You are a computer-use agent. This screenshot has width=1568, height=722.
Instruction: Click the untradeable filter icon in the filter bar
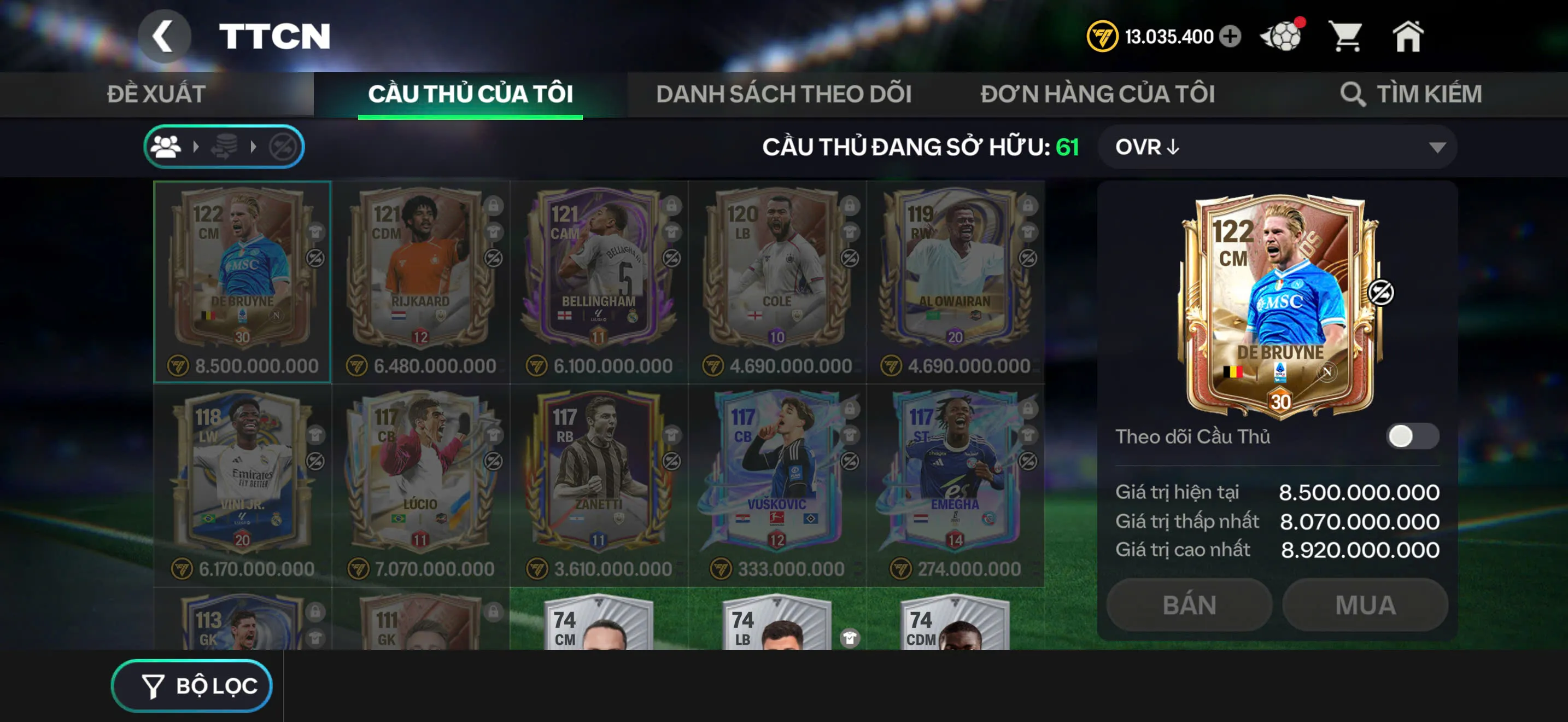tap(284, 146)
